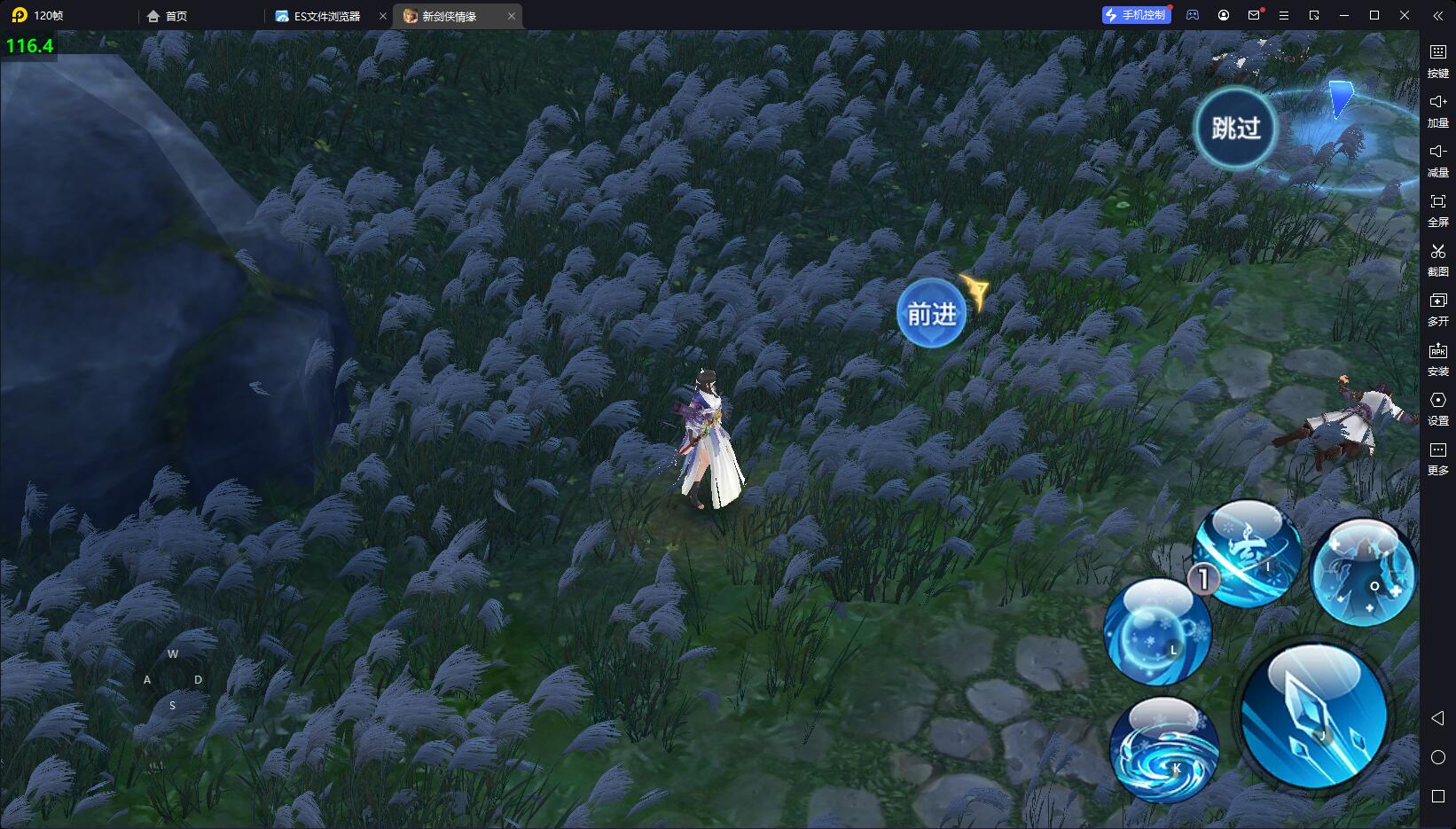Activate the frost figure skill
The image size is (1456, 829).
[x=1363, y=573]
